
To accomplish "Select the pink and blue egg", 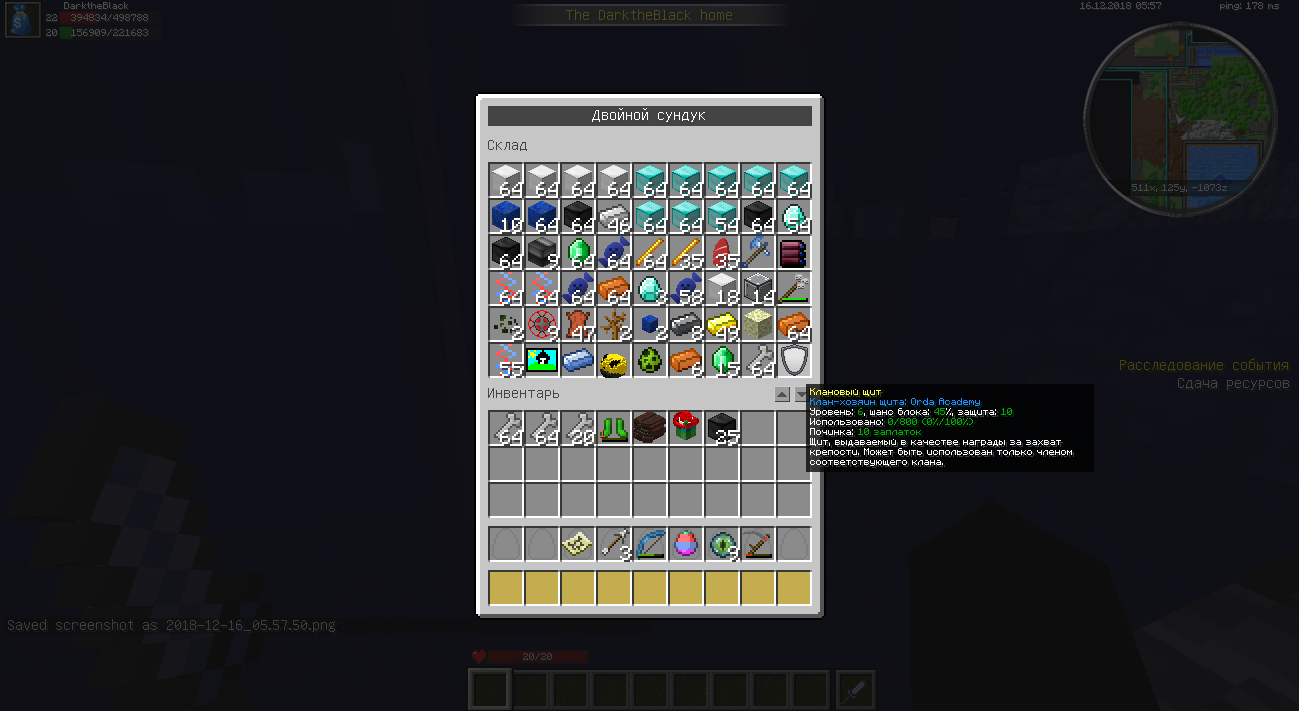I will (x=686, y=544).
